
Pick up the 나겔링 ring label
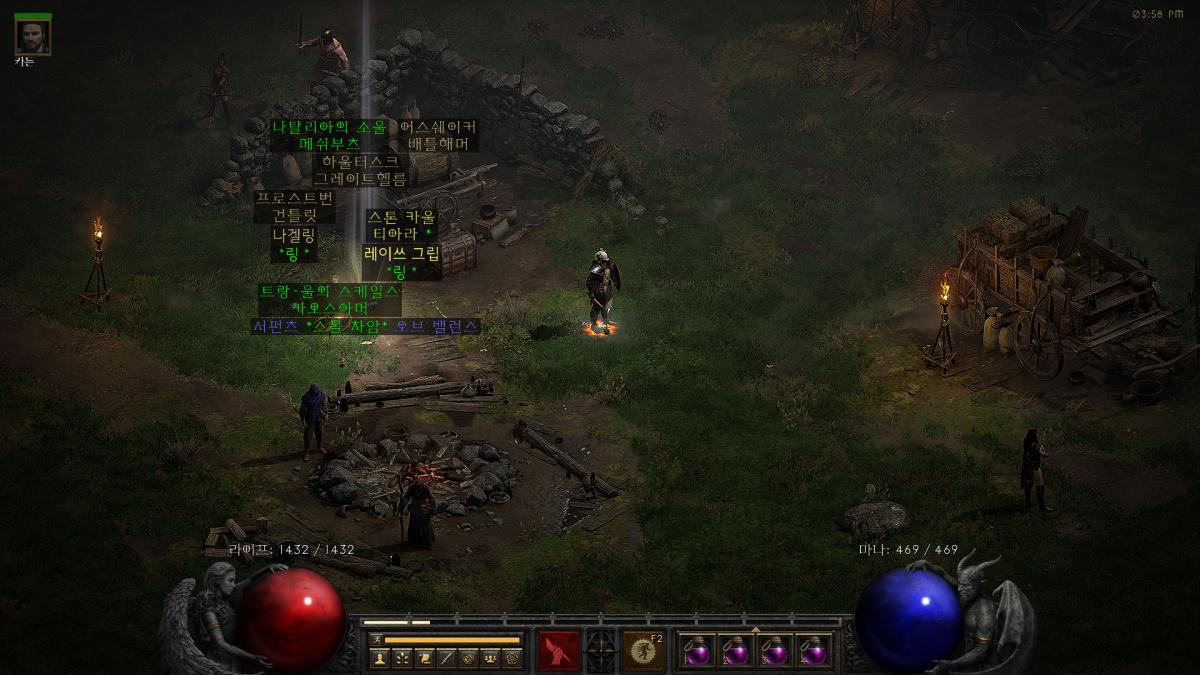(x=294, y=244)
